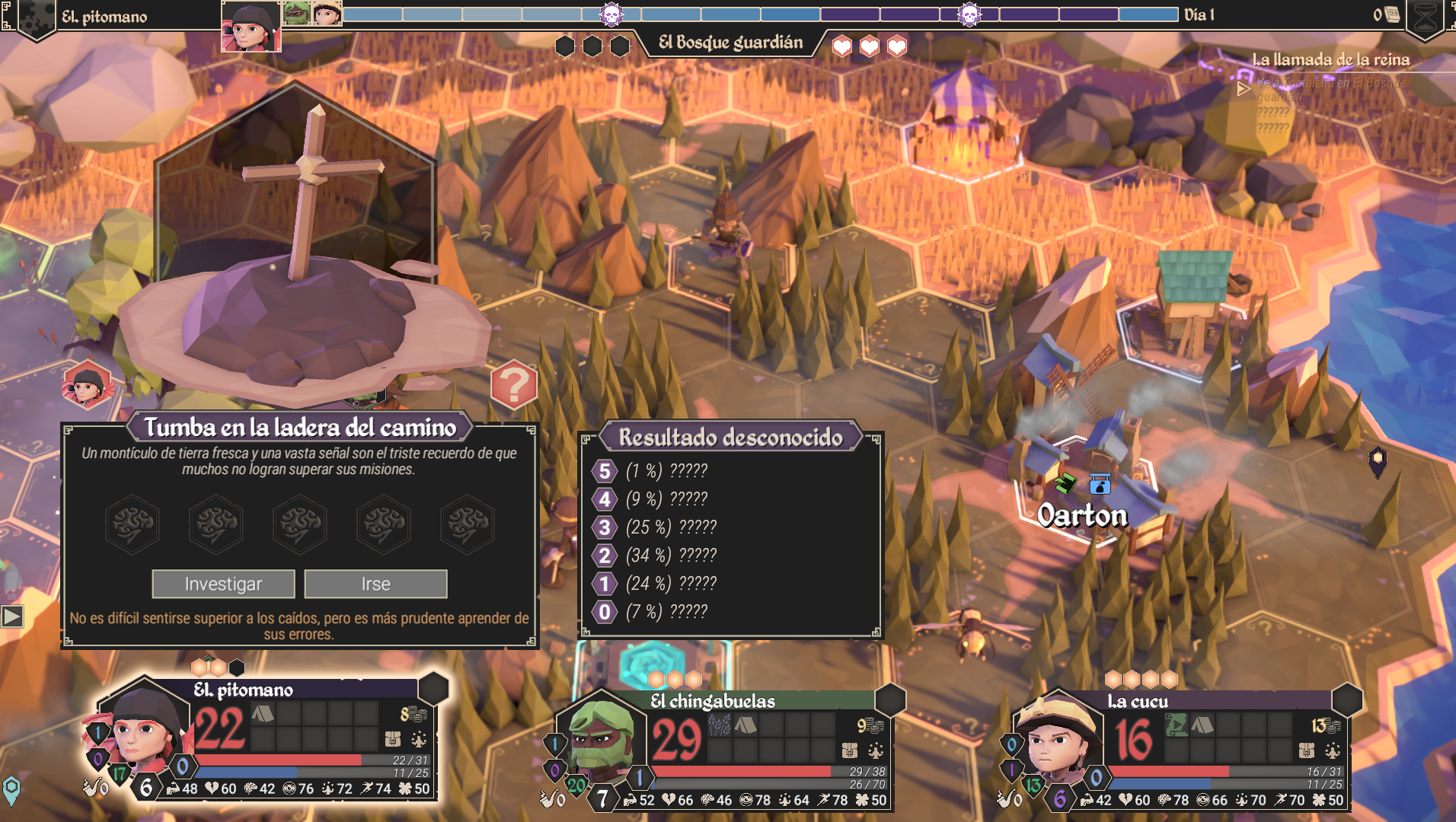Open the red question mark help hexagon
This screenshot has height=822, width=1456.
tap(514, 385)
